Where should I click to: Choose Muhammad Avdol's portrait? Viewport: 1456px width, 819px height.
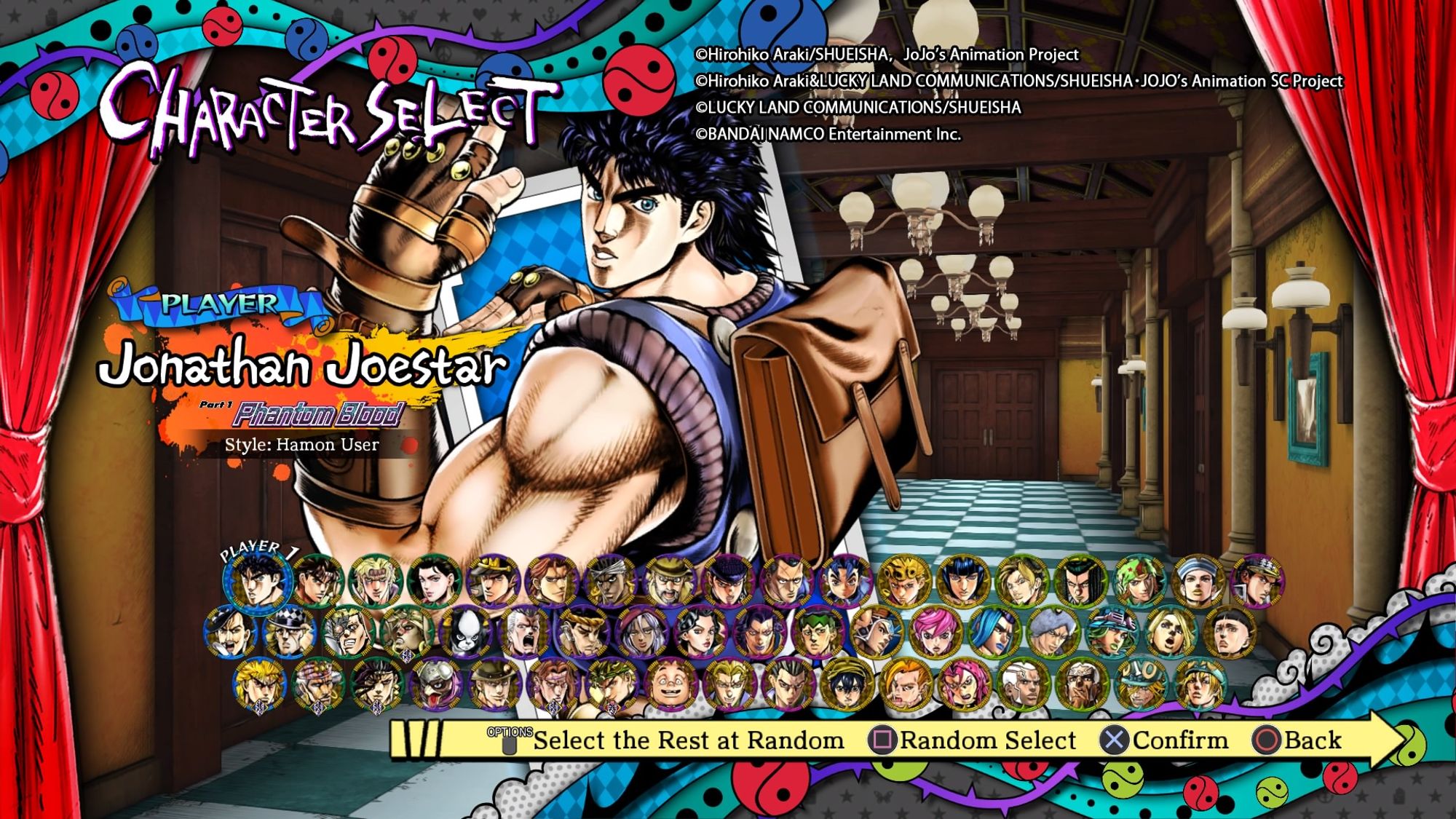(x=612, y=582)
